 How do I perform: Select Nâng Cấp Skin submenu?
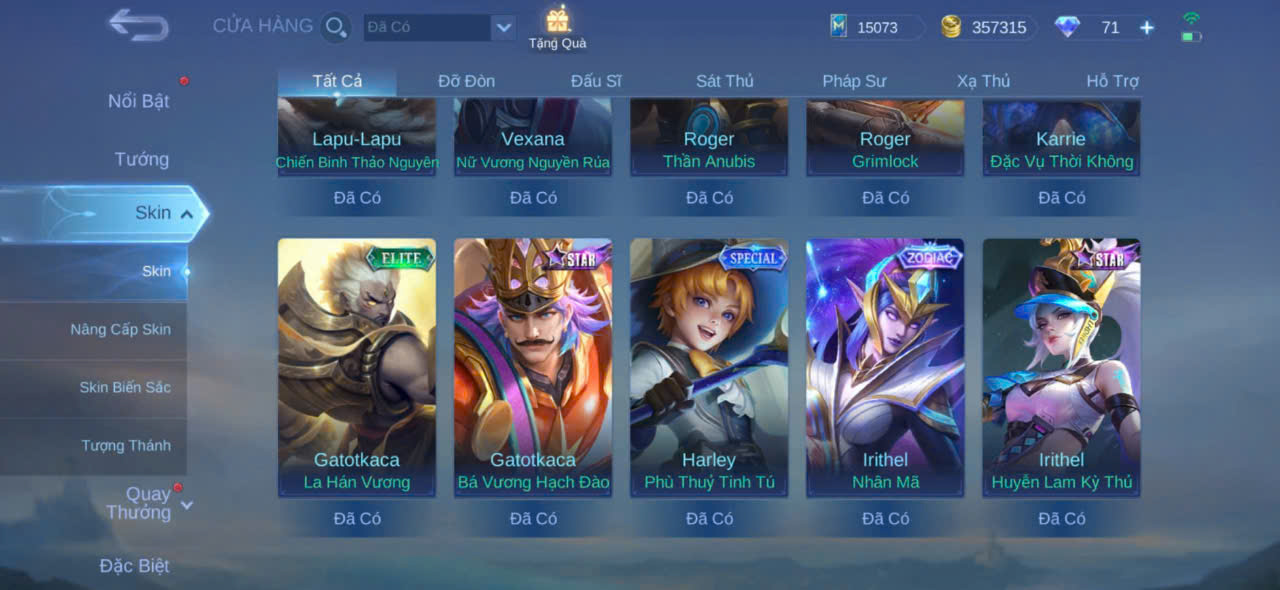tap(120, 329)
